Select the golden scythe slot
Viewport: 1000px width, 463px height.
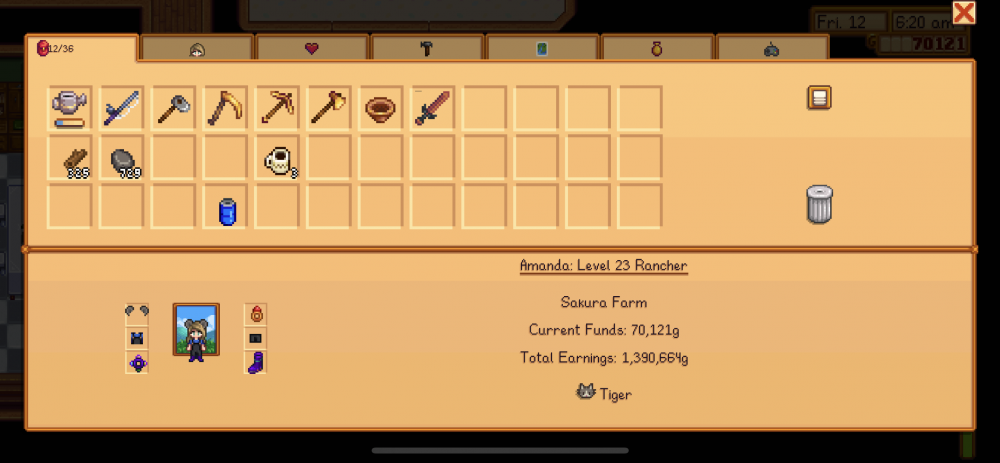(x=225, y=108)
